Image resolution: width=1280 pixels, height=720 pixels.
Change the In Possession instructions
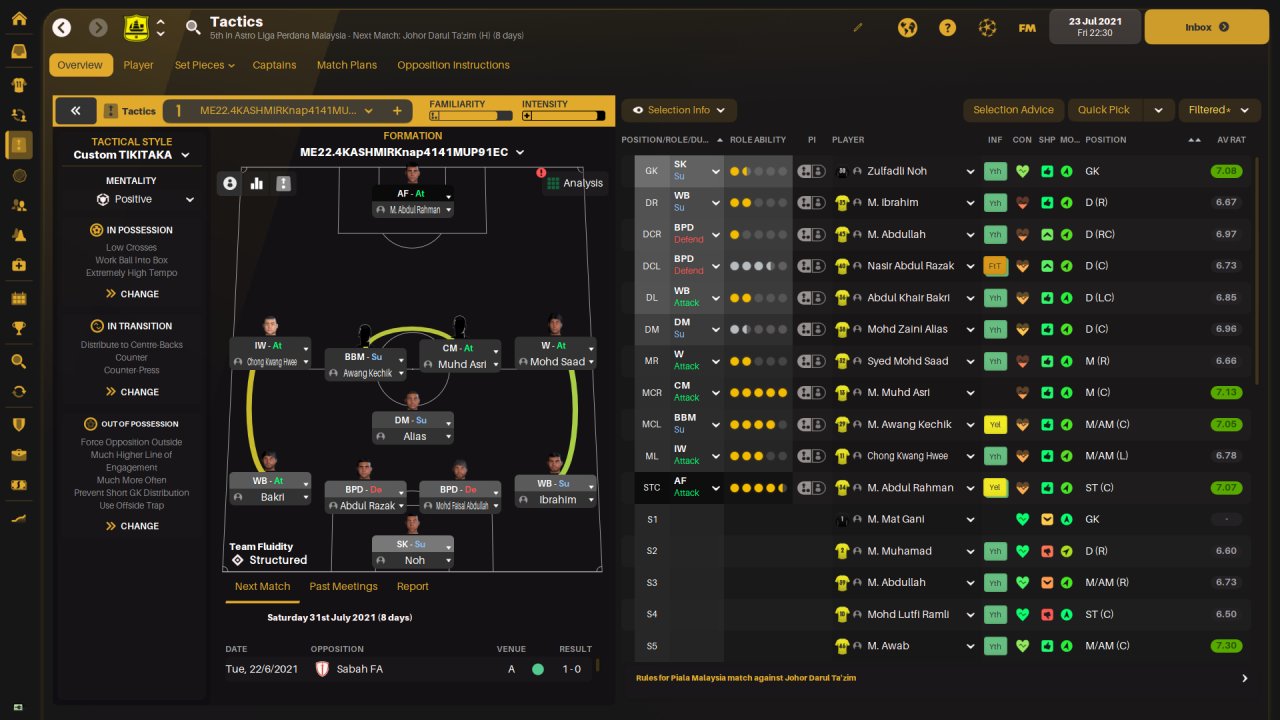132,294
